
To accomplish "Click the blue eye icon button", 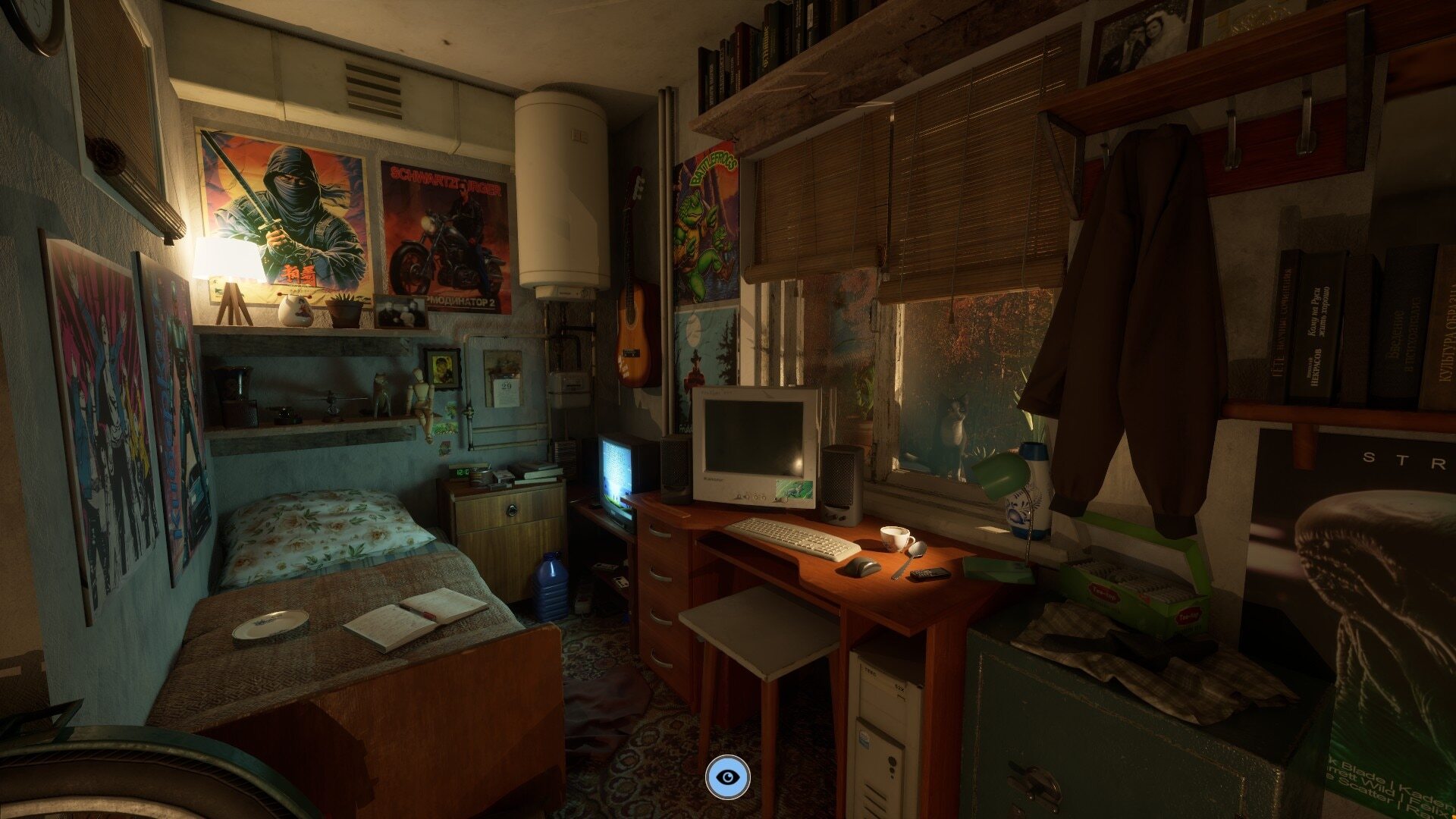I will pos(728,777).
